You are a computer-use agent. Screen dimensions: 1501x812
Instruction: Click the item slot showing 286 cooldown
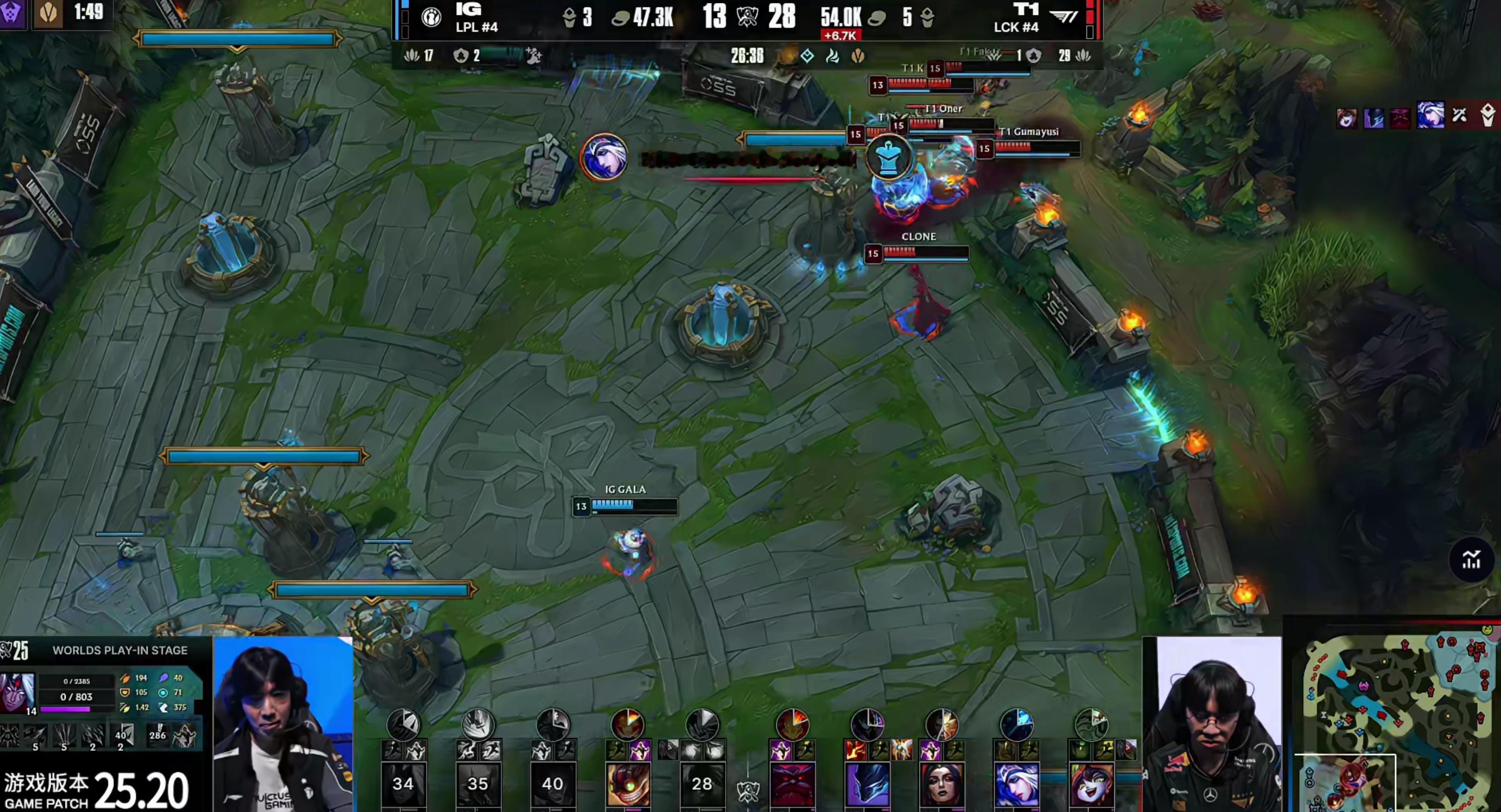pyautogui.click(x=158, y=735)
